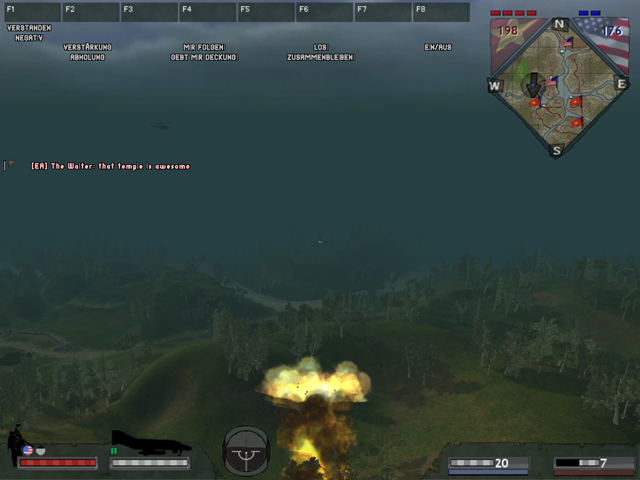The width and height of the screenshot is (640, 480).
Task: Open the F8 Ein/Aus radio menu
Action: 440,12
